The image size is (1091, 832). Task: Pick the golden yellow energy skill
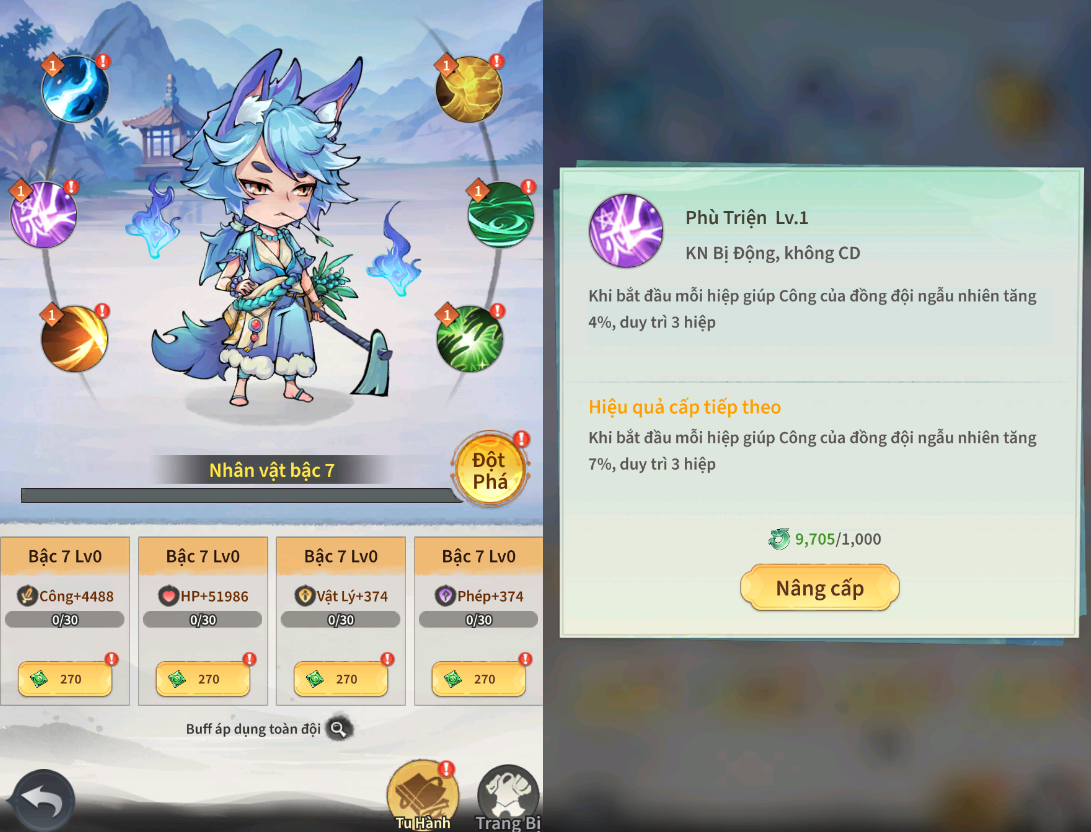(469, 89)
